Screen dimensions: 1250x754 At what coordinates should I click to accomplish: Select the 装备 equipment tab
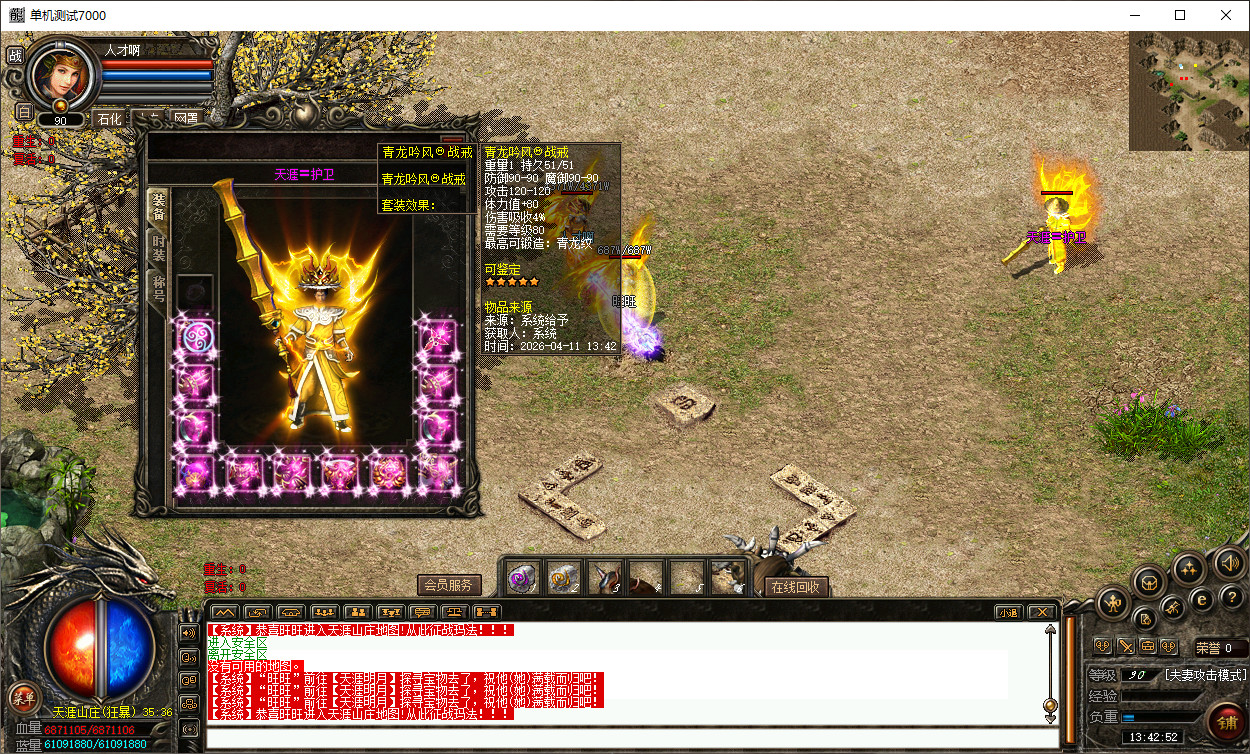pyautogui.click(x=159, y=206)
